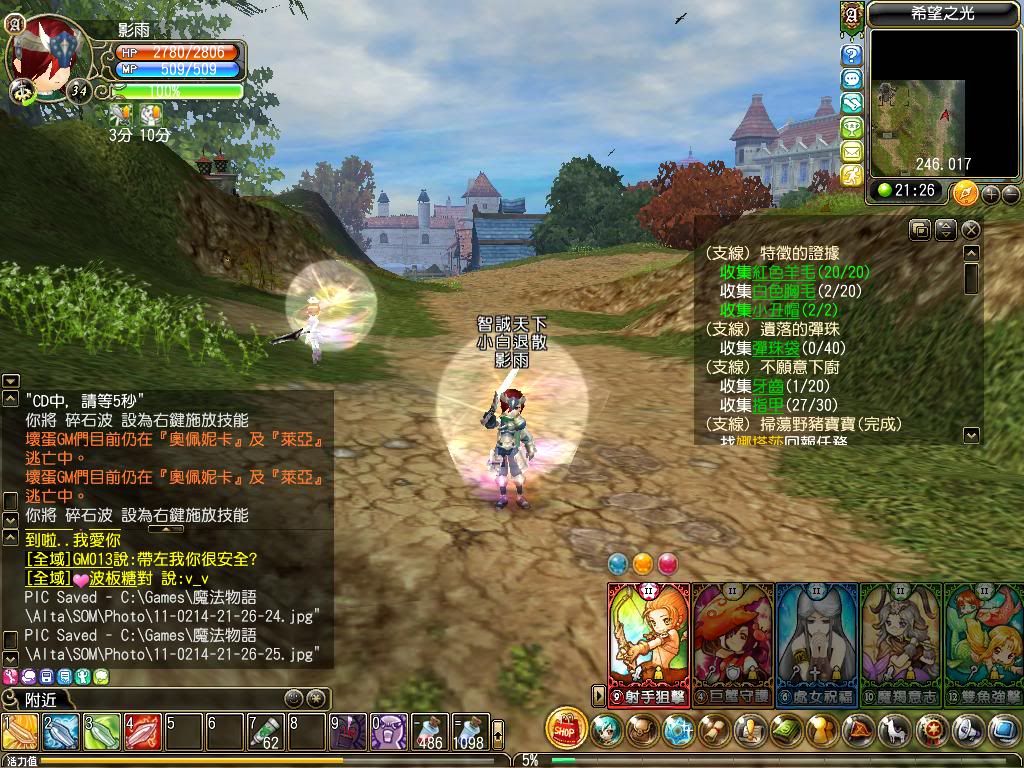
Task: Click the 彈珠袋 quest item link
Action: coord(776,348)
